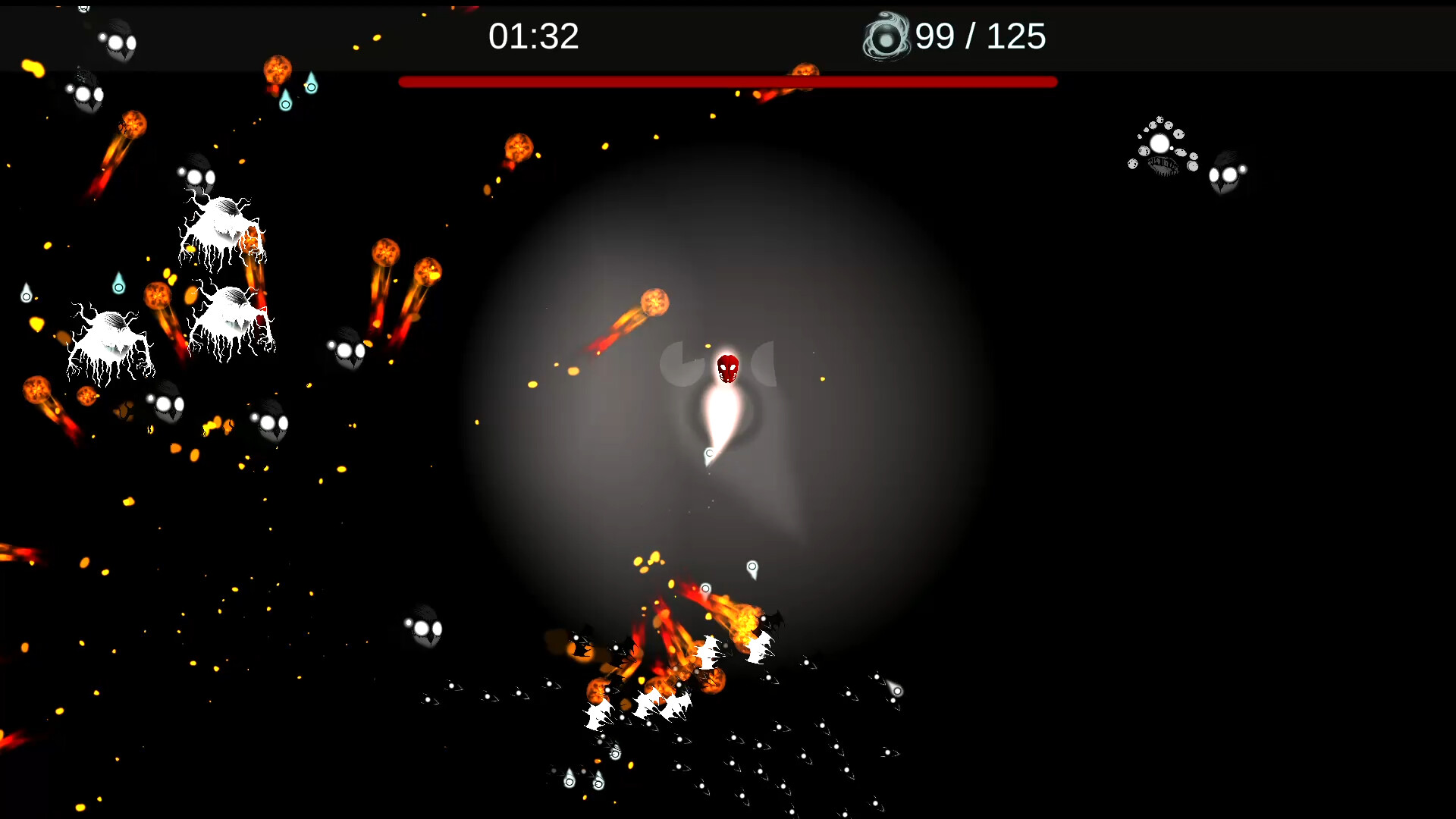1456x819 pixels.
Task: Click the 01:32 timer display
Action: tap(535, 36)
